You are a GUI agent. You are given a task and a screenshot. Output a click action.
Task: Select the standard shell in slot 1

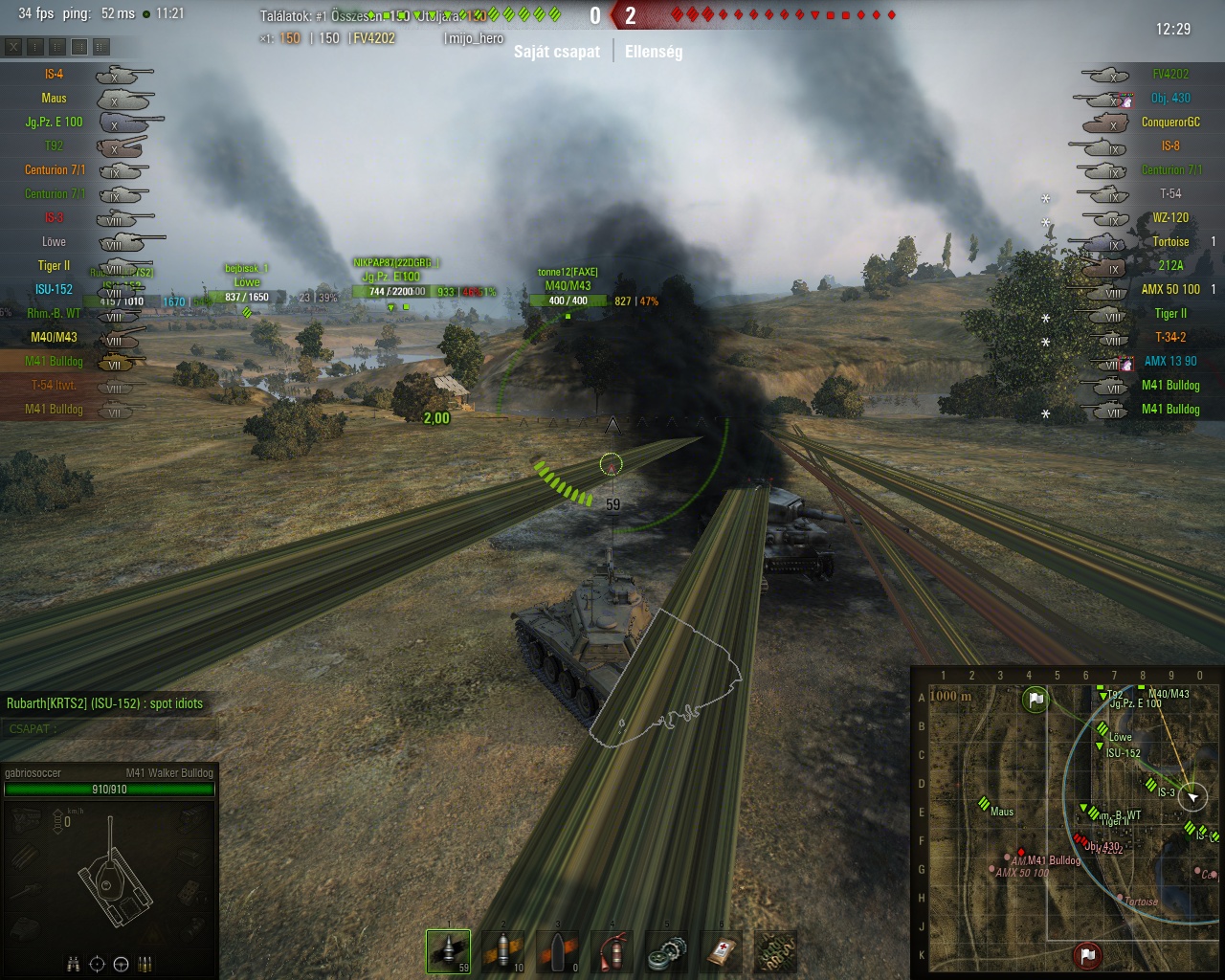coord(448,951)
